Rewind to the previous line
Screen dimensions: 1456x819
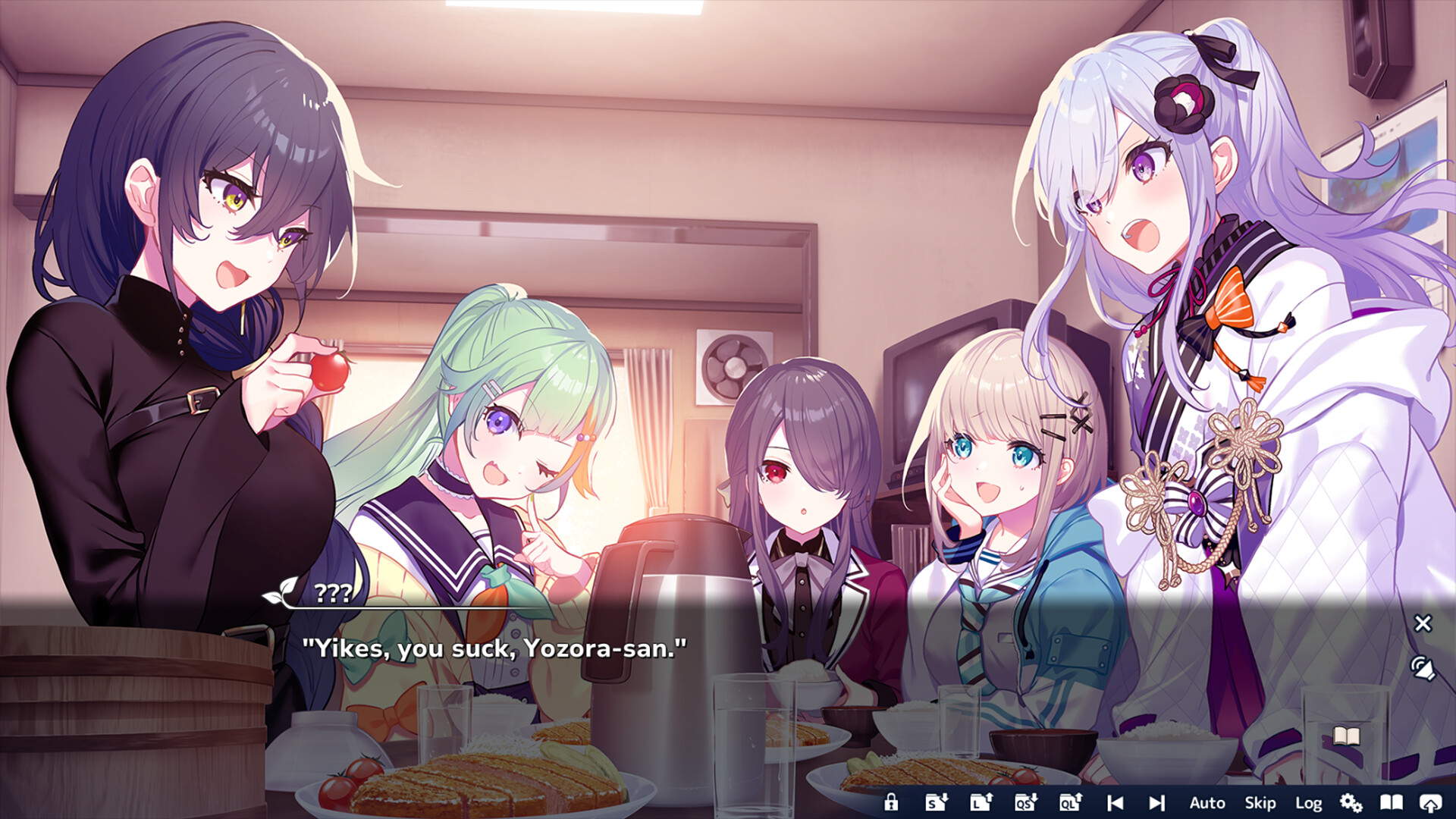[1114, 802]
